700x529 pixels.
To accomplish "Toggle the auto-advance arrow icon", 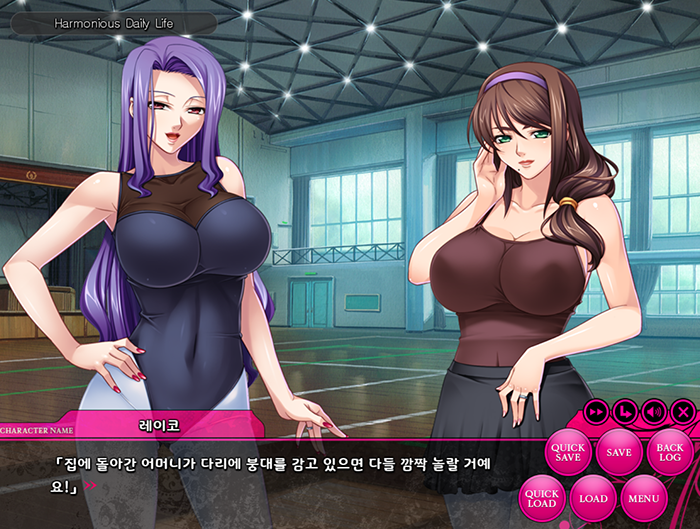I will pos(625,411).
